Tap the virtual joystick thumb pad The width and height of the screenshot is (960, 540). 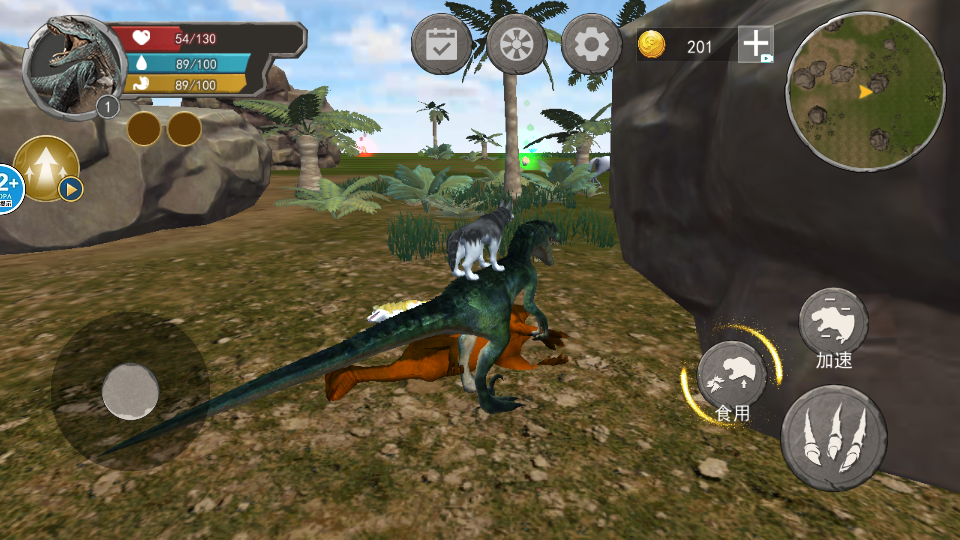(130, 391)
